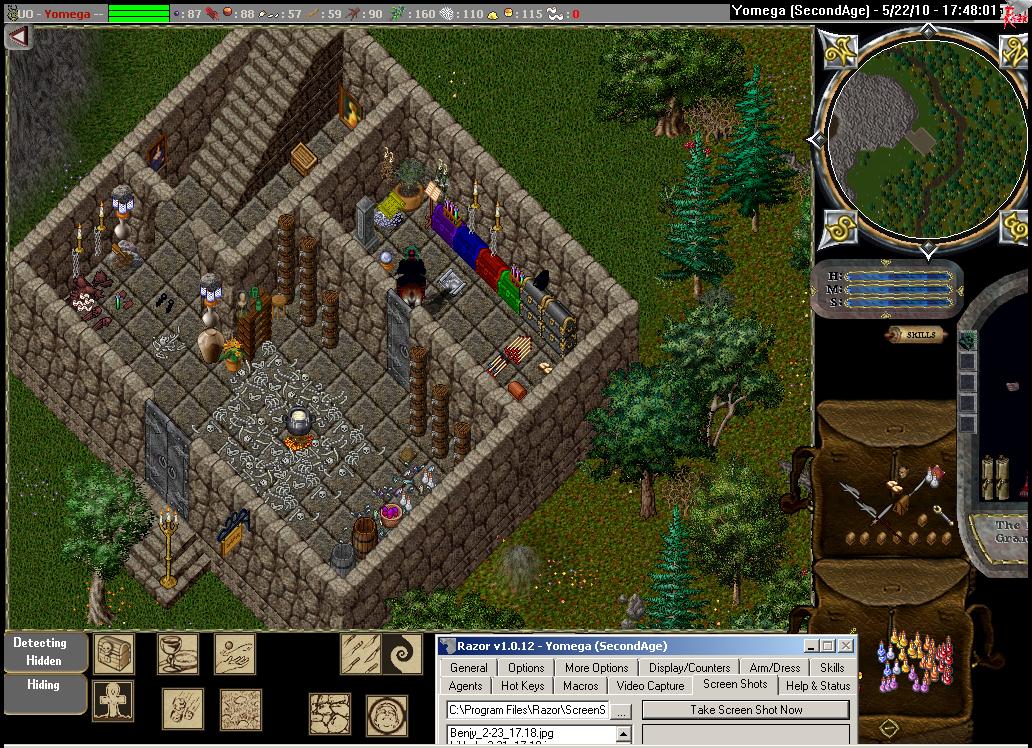Click the ankh cross spell icon

point(113,701)
